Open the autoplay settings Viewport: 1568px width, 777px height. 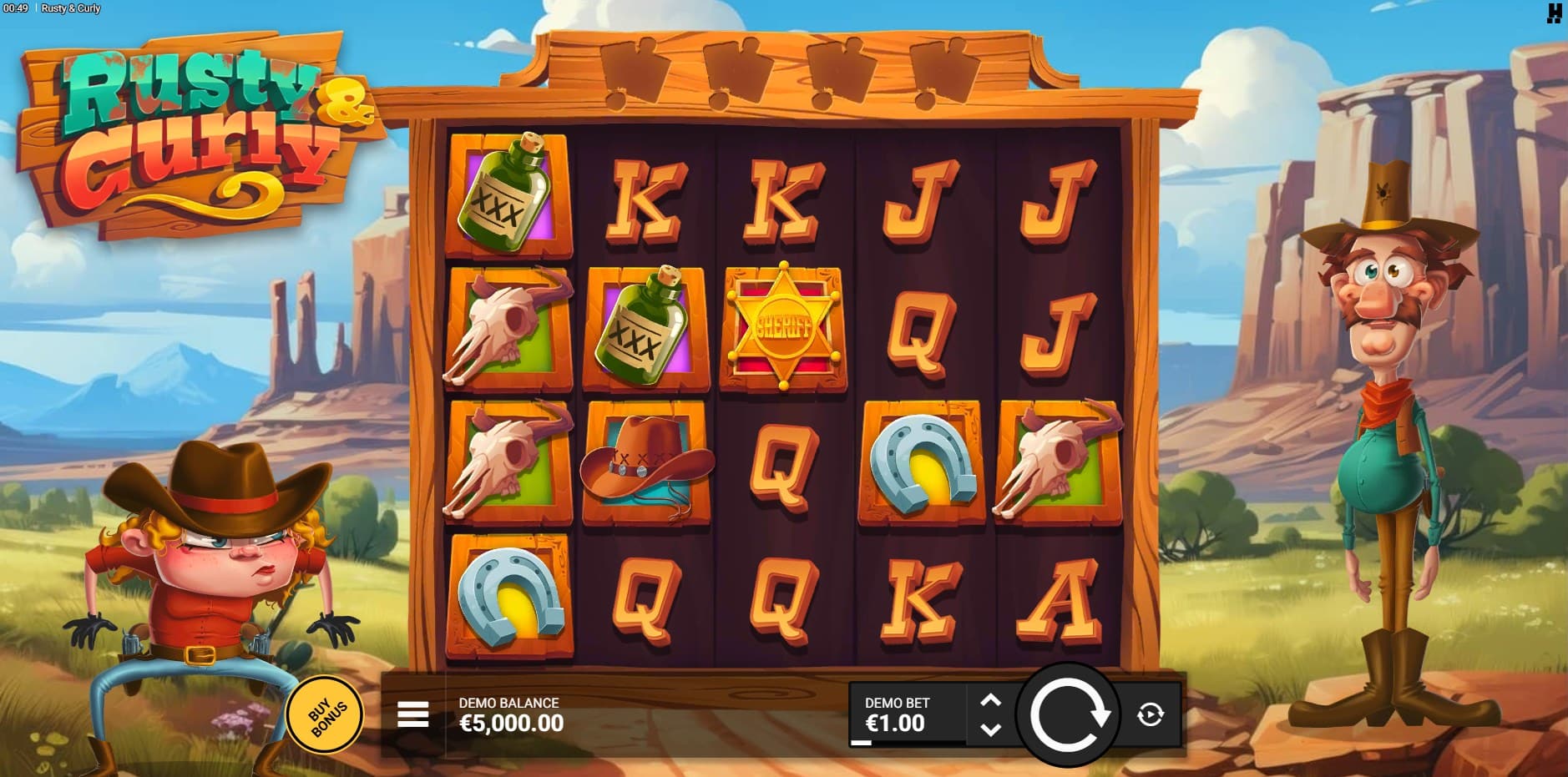1151,714
